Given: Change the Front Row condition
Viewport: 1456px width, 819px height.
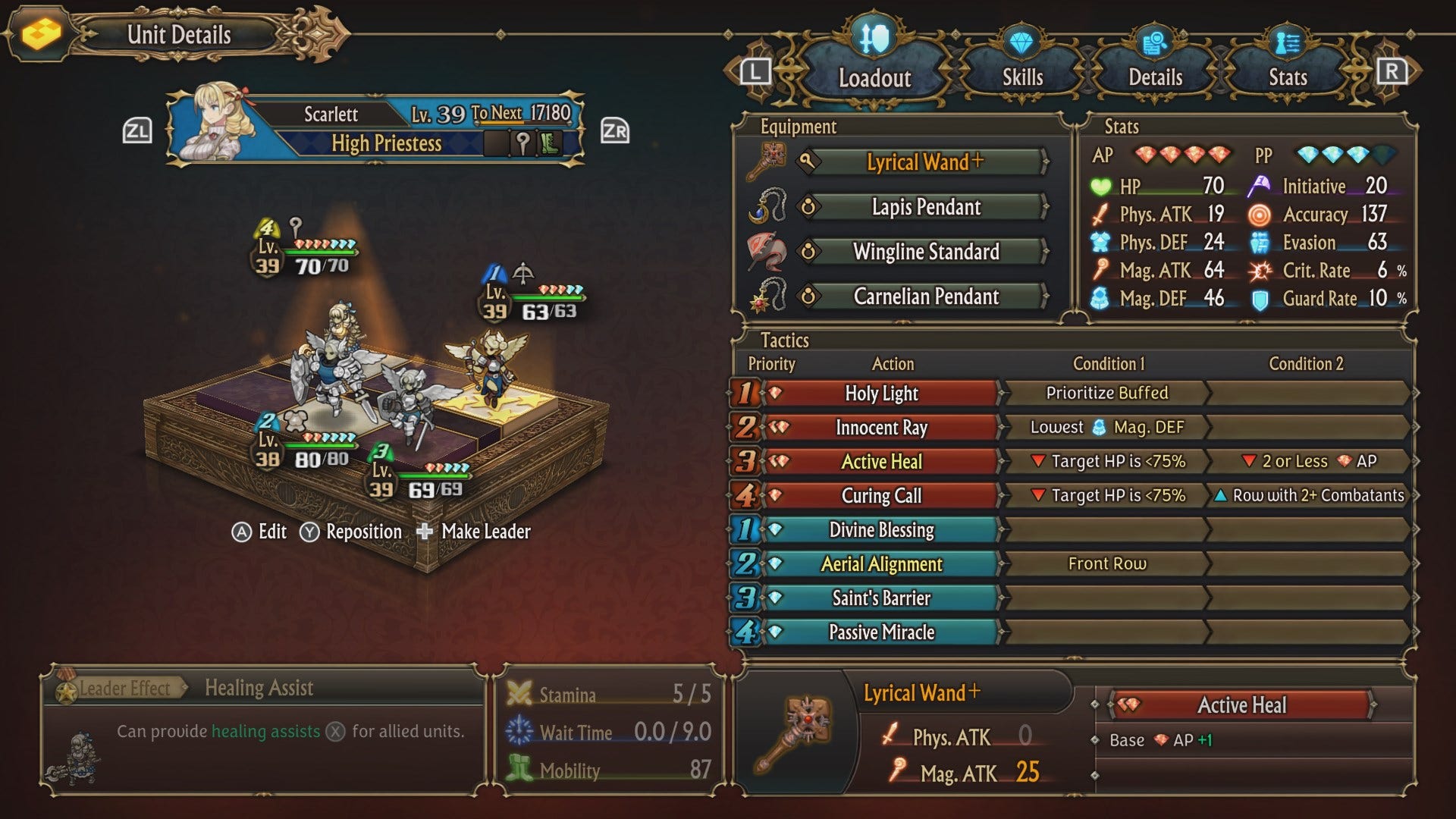Looking at the screenshot, I should (1106, 563).
